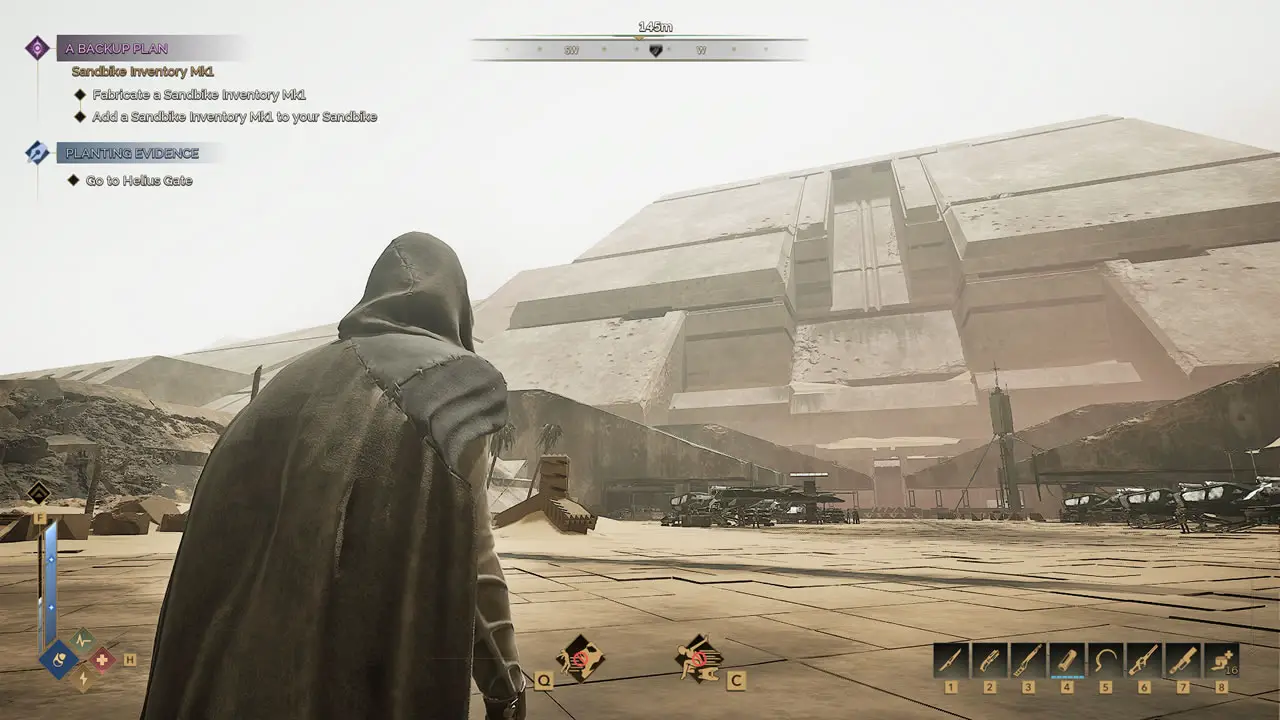
Task: Click the blue water flask diamond icon
Action: tap(59, 660)
